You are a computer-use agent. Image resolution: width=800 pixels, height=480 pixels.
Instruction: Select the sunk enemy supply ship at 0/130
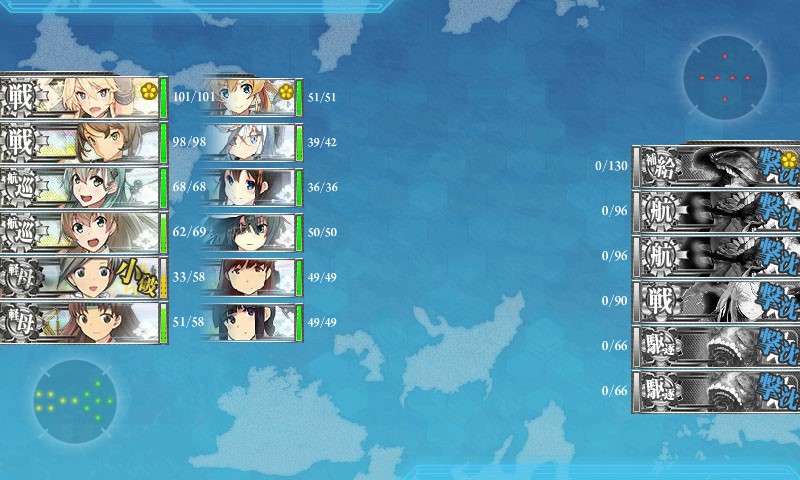(715, 165)
